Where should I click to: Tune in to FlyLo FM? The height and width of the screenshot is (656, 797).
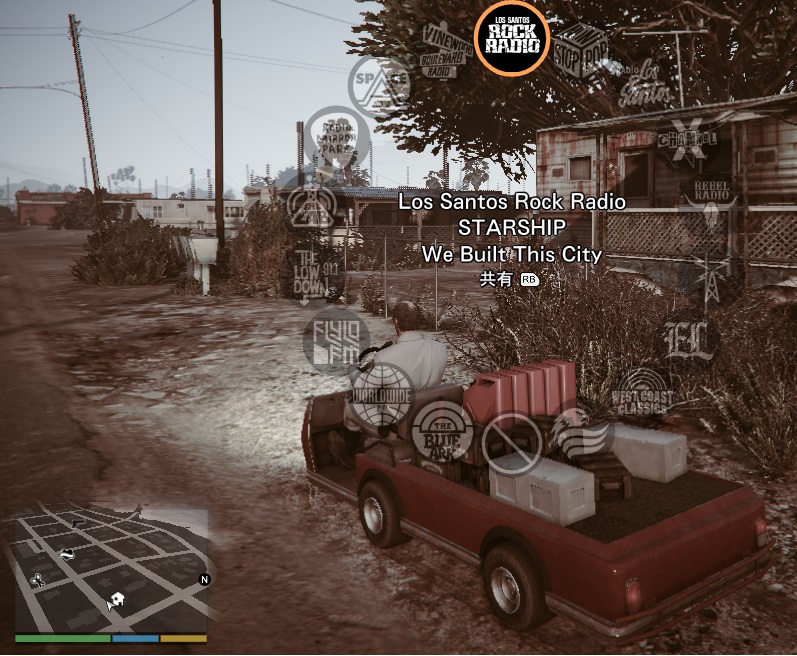tap(335, 340)
